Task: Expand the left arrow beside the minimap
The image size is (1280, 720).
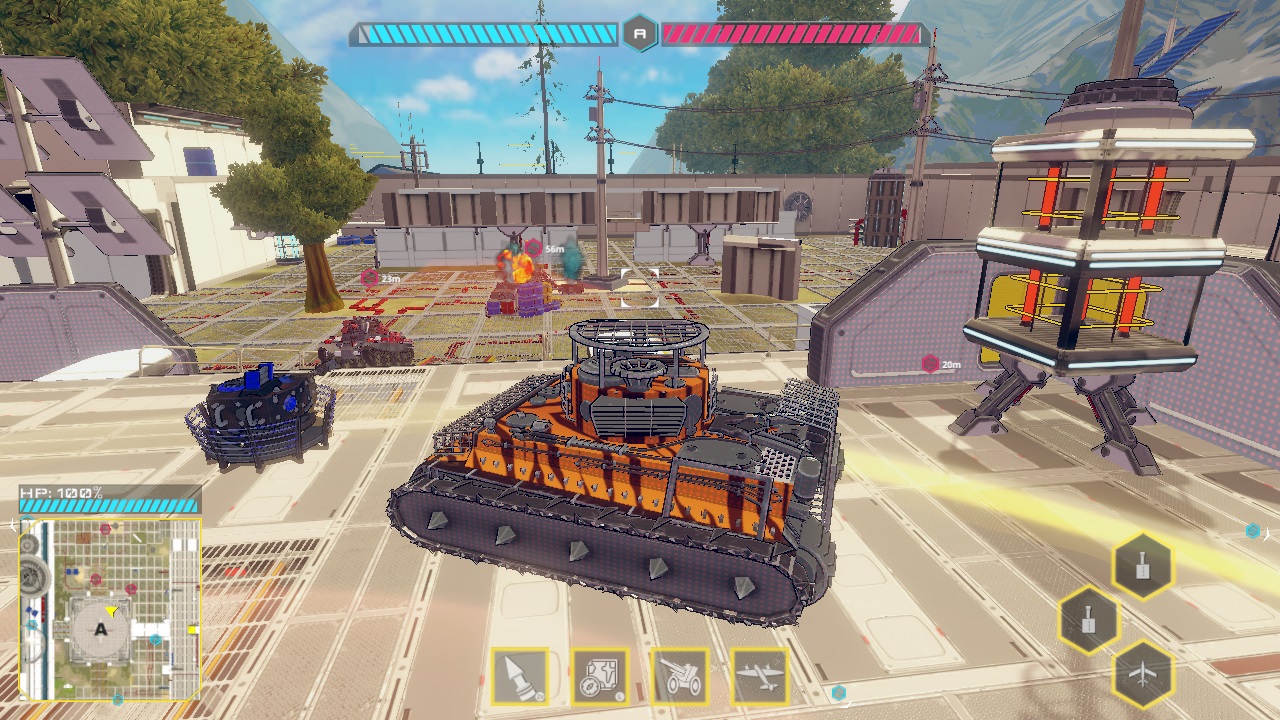Action: click(13, 523)
